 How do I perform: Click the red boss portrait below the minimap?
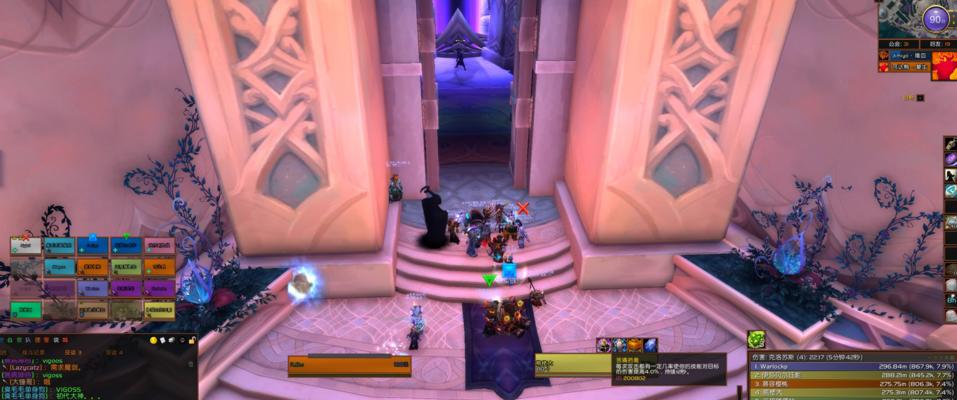pyautogui.click(x=942, y=65)
